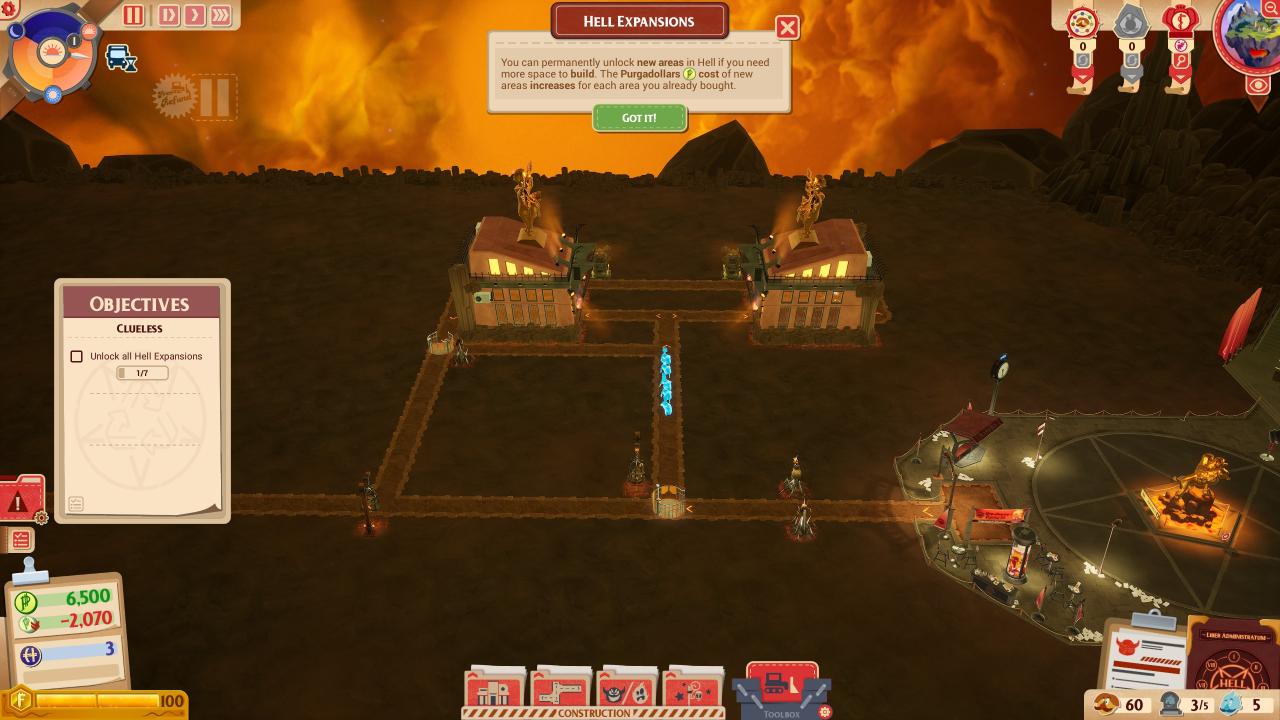Viewport: 1280px width, 720px height.
Task: Close the Hell Expansions tip popup
Action: [x=787, y=27]
